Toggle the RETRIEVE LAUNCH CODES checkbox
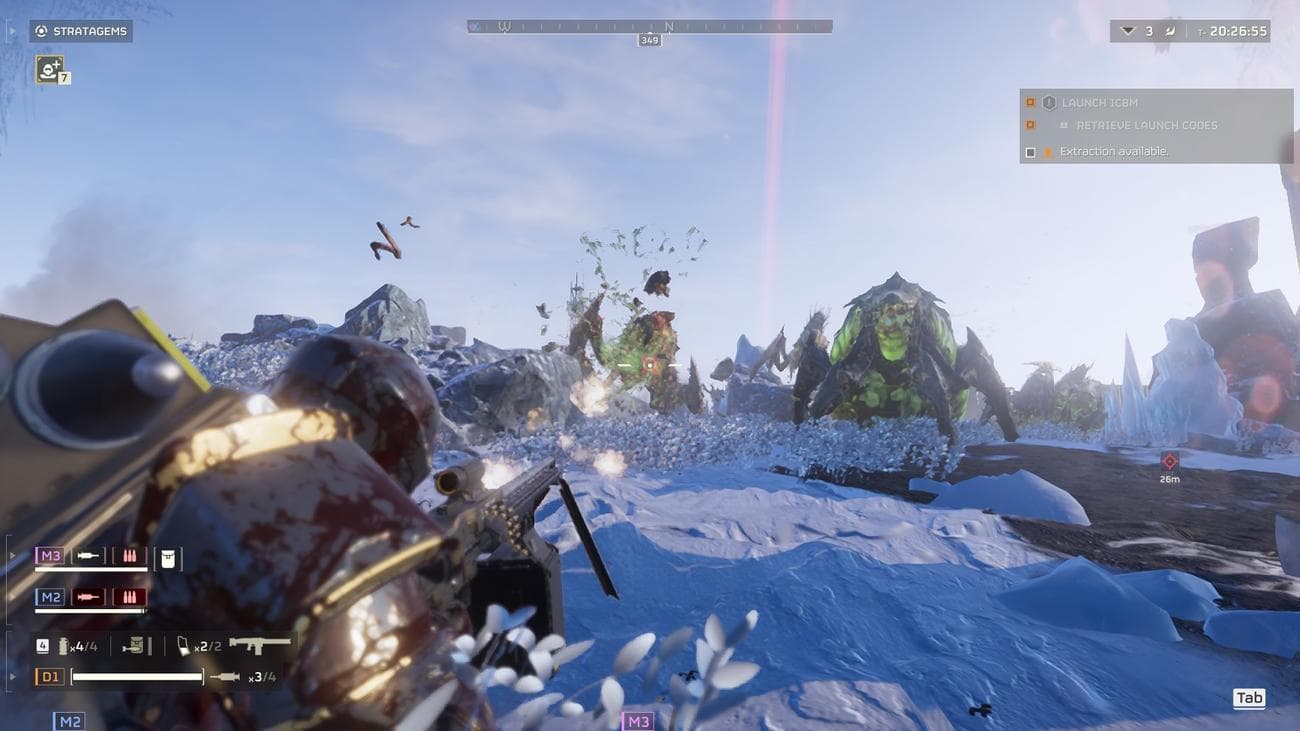The image size is (1300, 731). pyautogui.click(x=1031, y=125)
